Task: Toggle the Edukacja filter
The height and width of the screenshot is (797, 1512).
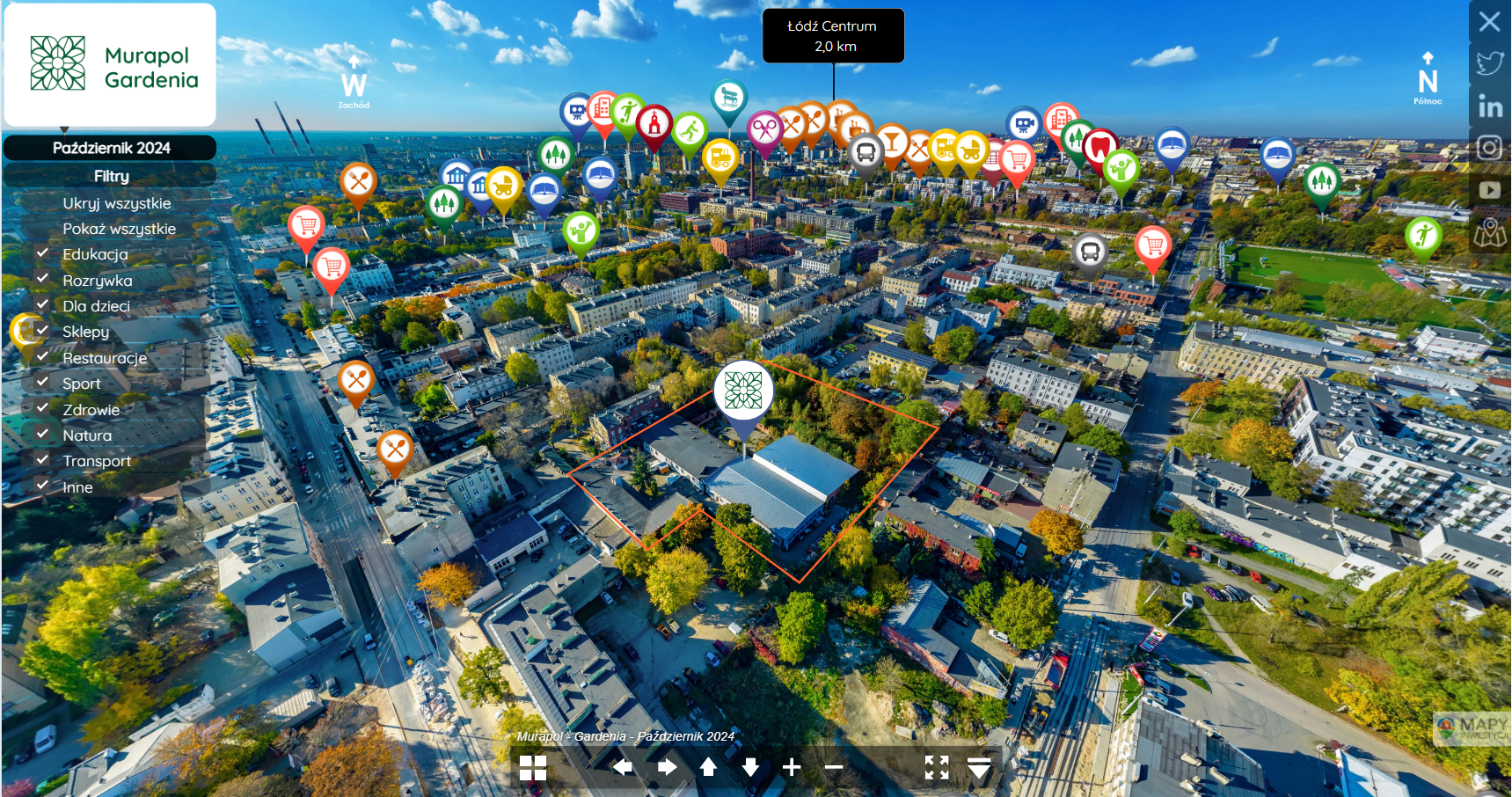Action: (x=42, y=253)
